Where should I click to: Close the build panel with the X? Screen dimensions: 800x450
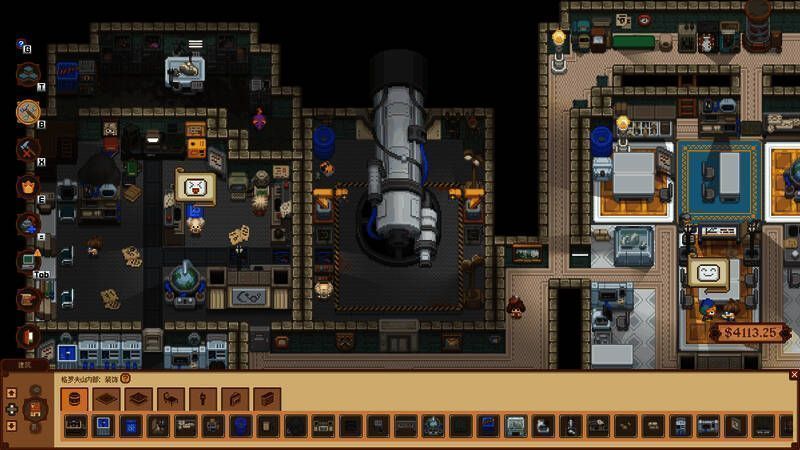point(794,373)
